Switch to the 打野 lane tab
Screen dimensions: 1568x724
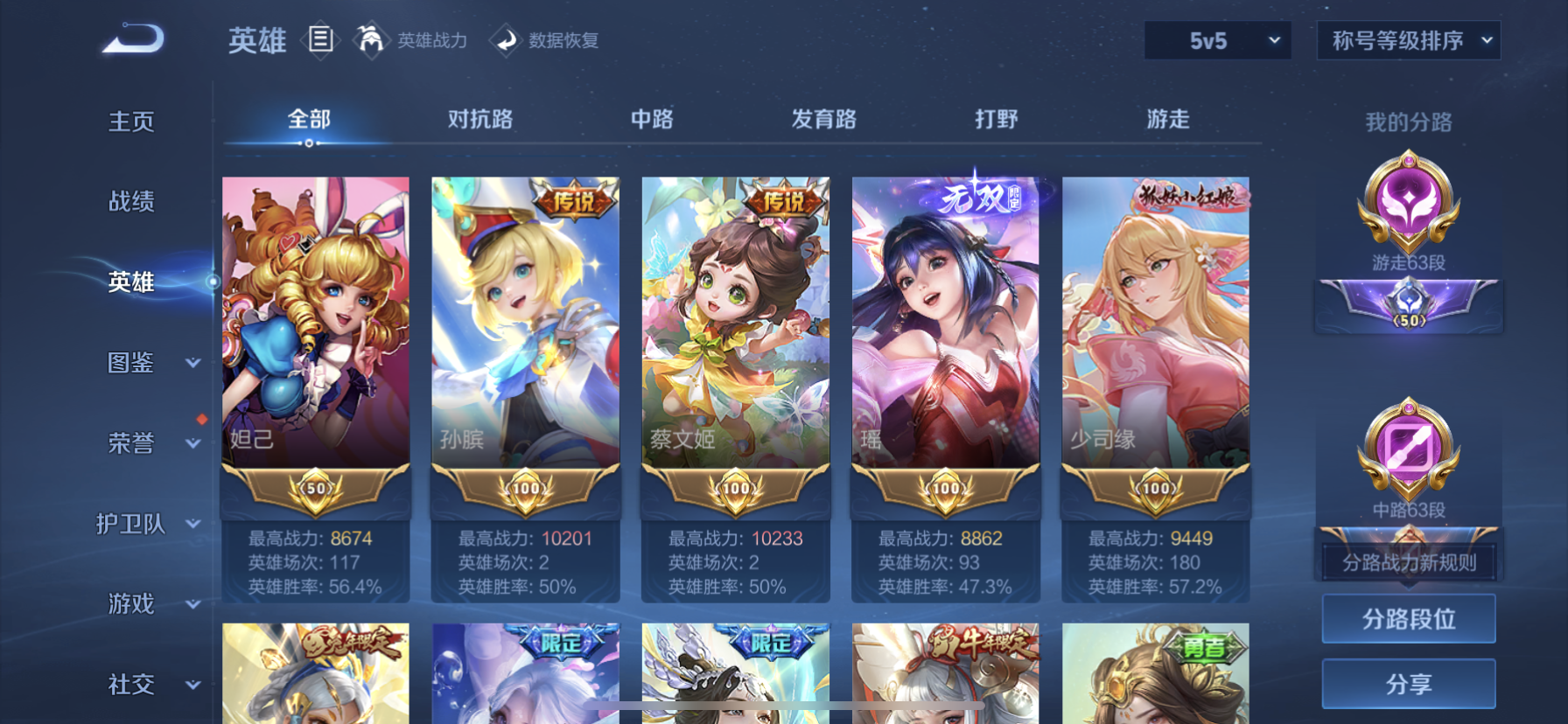996,119
